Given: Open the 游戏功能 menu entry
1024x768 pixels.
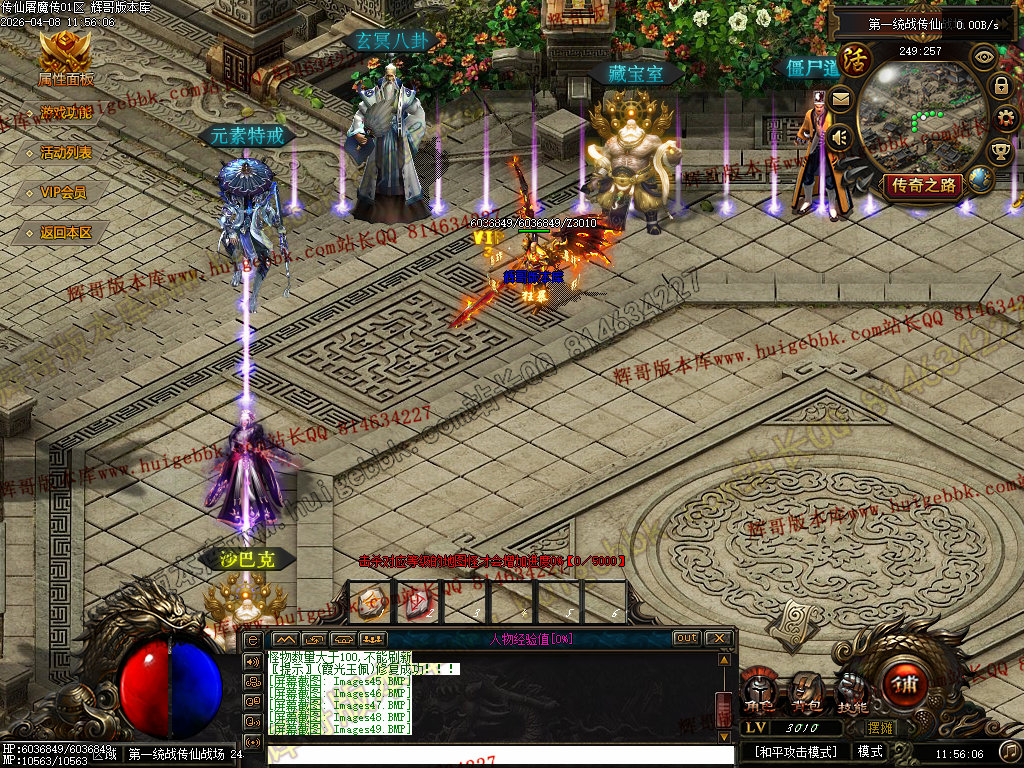Looking at the screenshot, I should [65, 113].
